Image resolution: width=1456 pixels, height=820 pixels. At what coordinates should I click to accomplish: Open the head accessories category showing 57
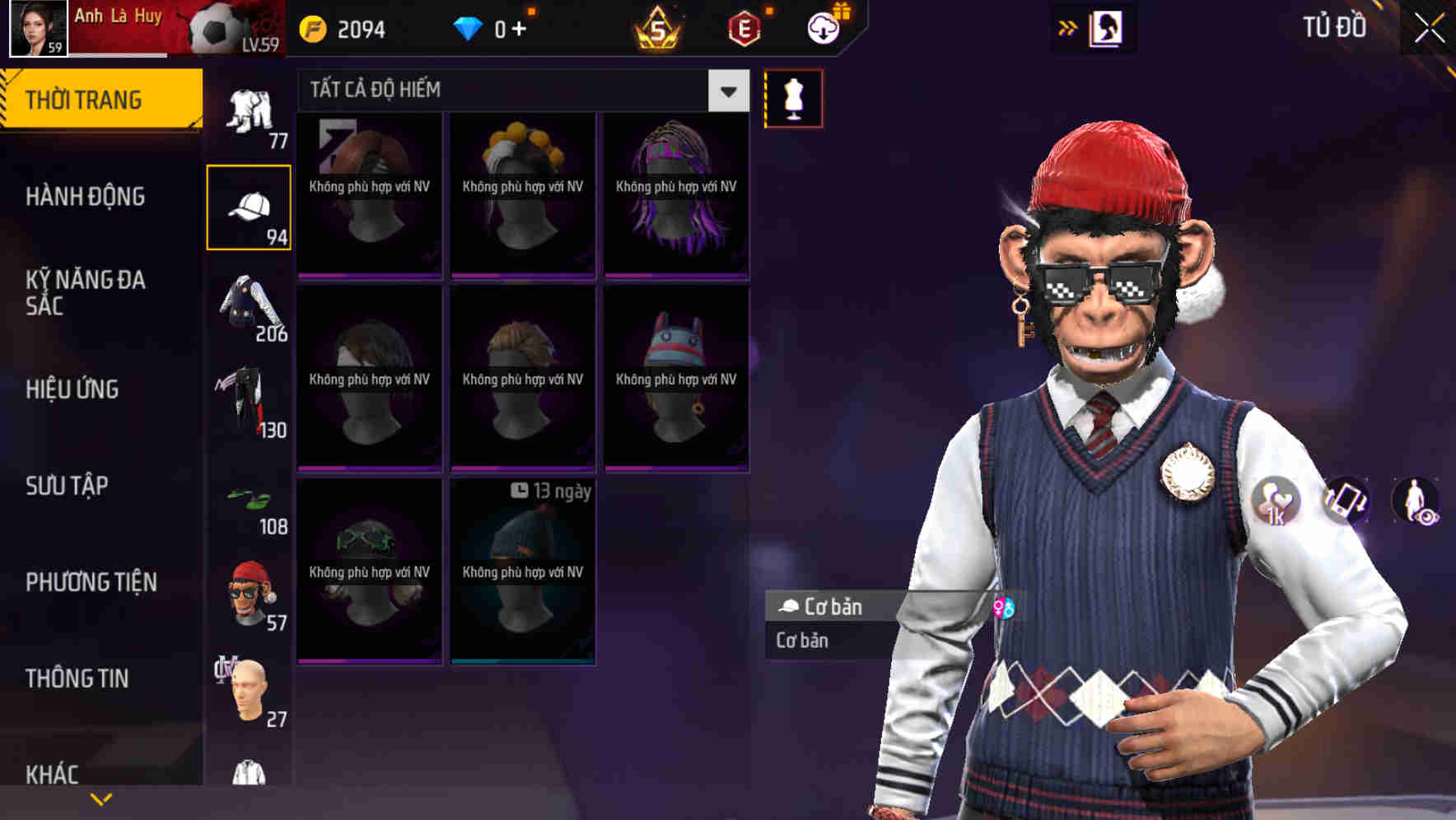[247, 589]
